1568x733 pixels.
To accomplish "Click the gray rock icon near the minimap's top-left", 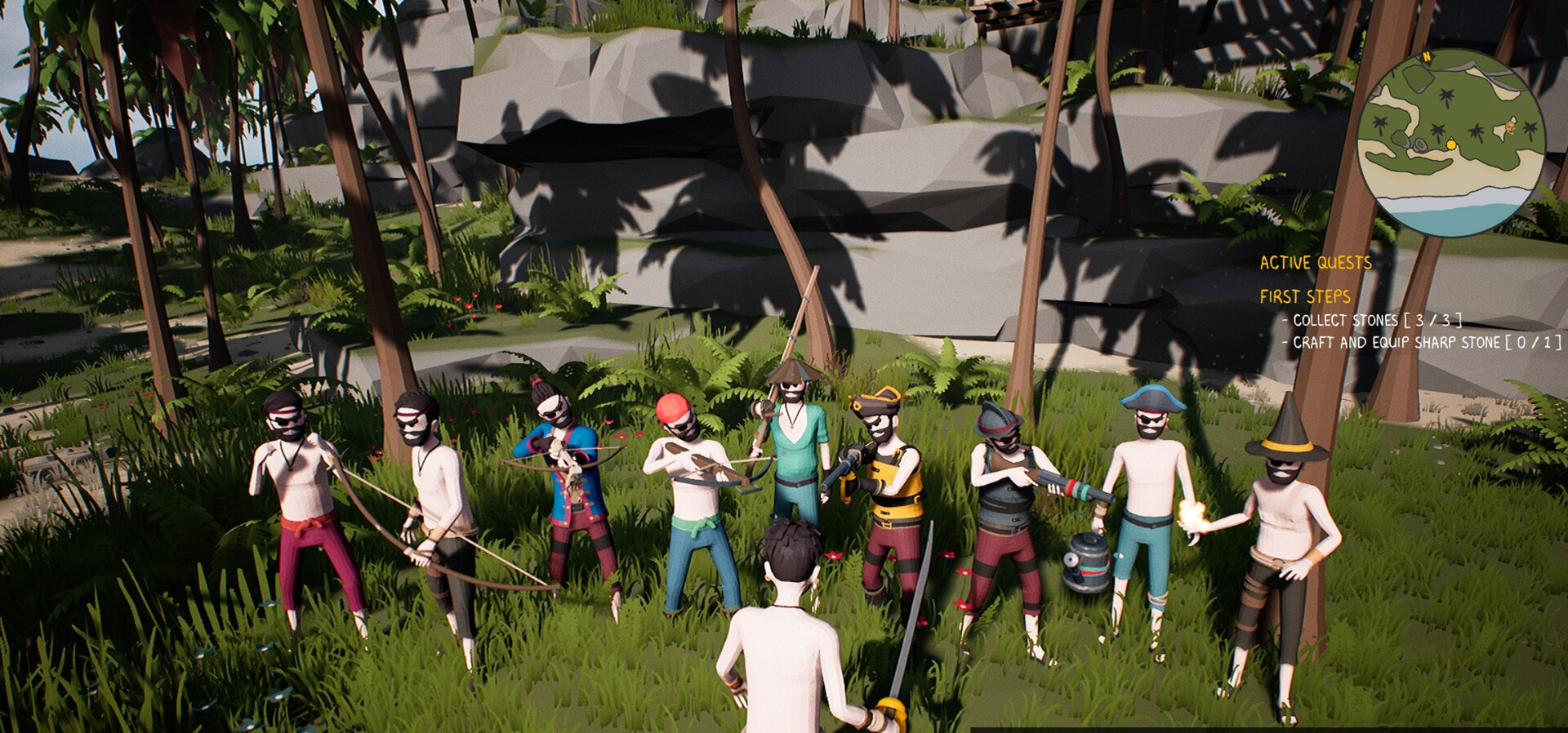I will point(1419,78).
